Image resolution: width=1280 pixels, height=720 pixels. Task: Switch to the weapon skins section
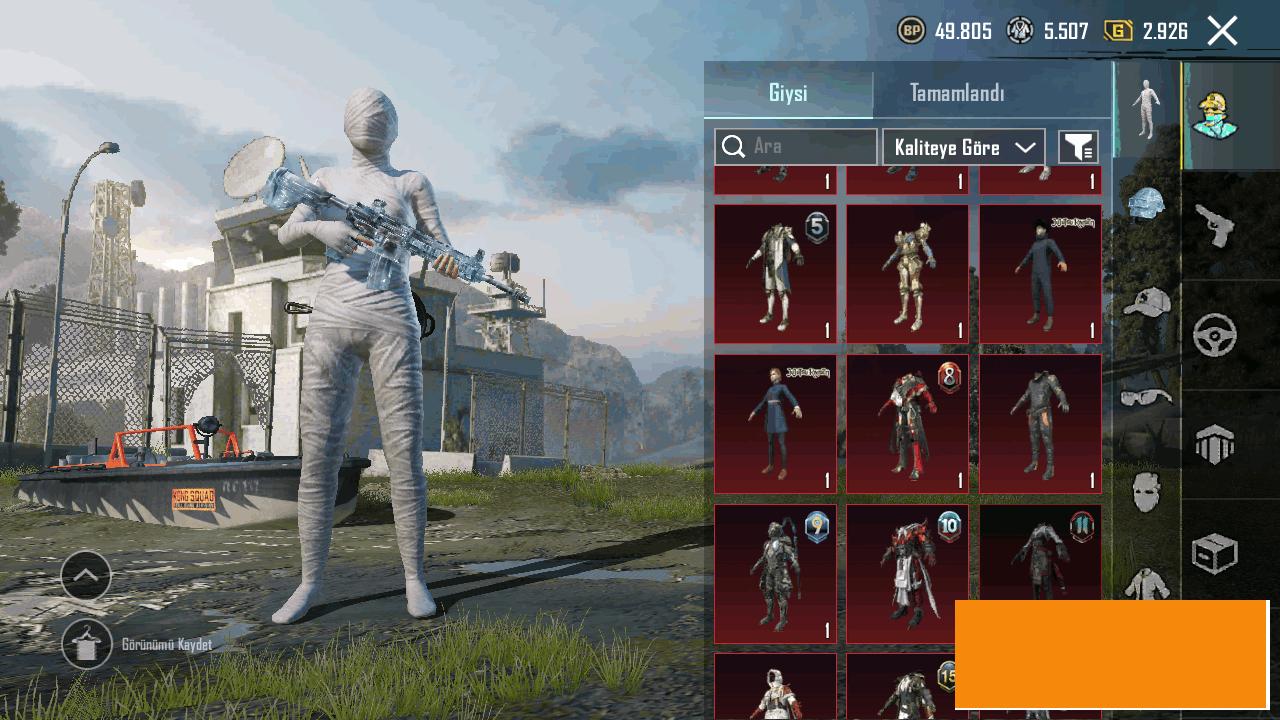pos(1215,226)
